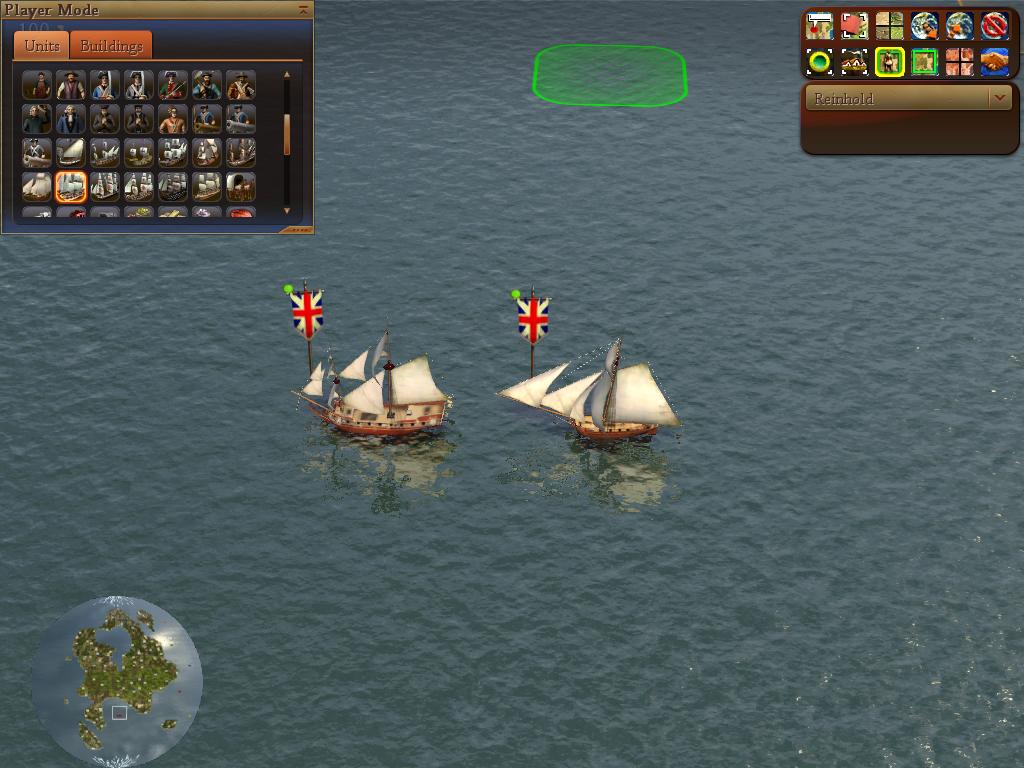Select the map pin marker tool
Screen dimensions: 1024x768
819,25
